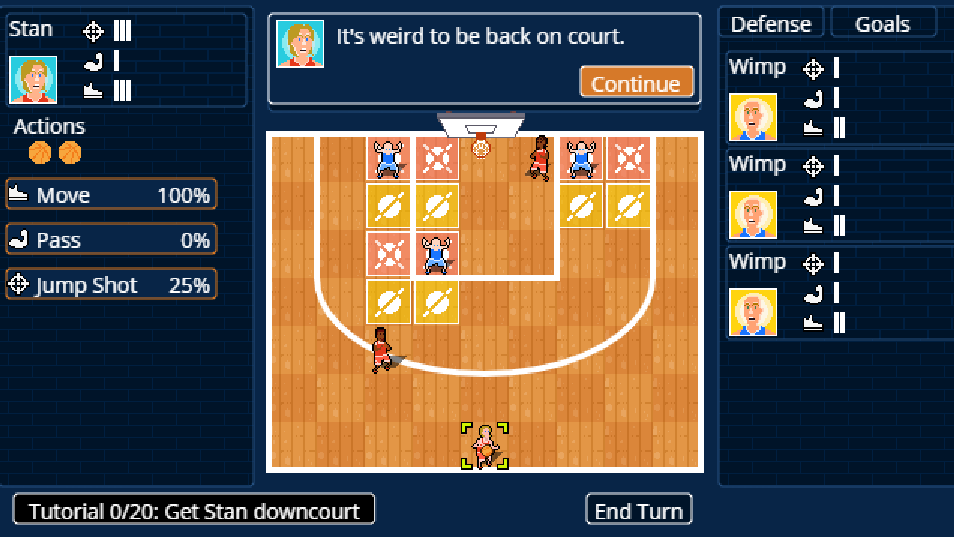The image size is (954, 537).
Task: End the current turn
Action: click(638, 510)
